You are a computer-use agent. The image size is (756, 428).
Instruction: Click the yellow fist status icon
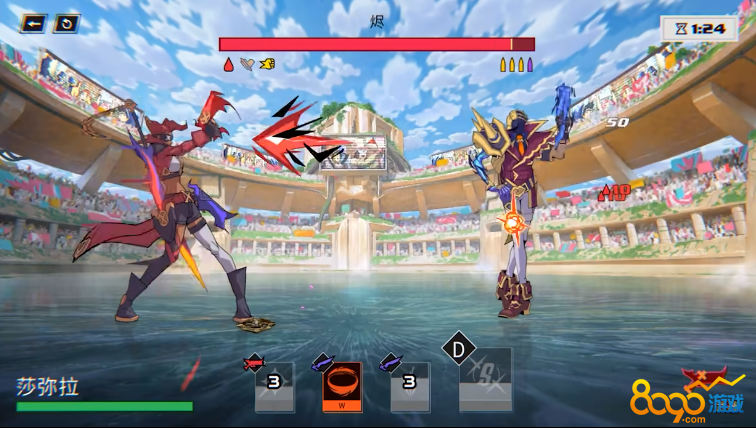coord(267,65)
